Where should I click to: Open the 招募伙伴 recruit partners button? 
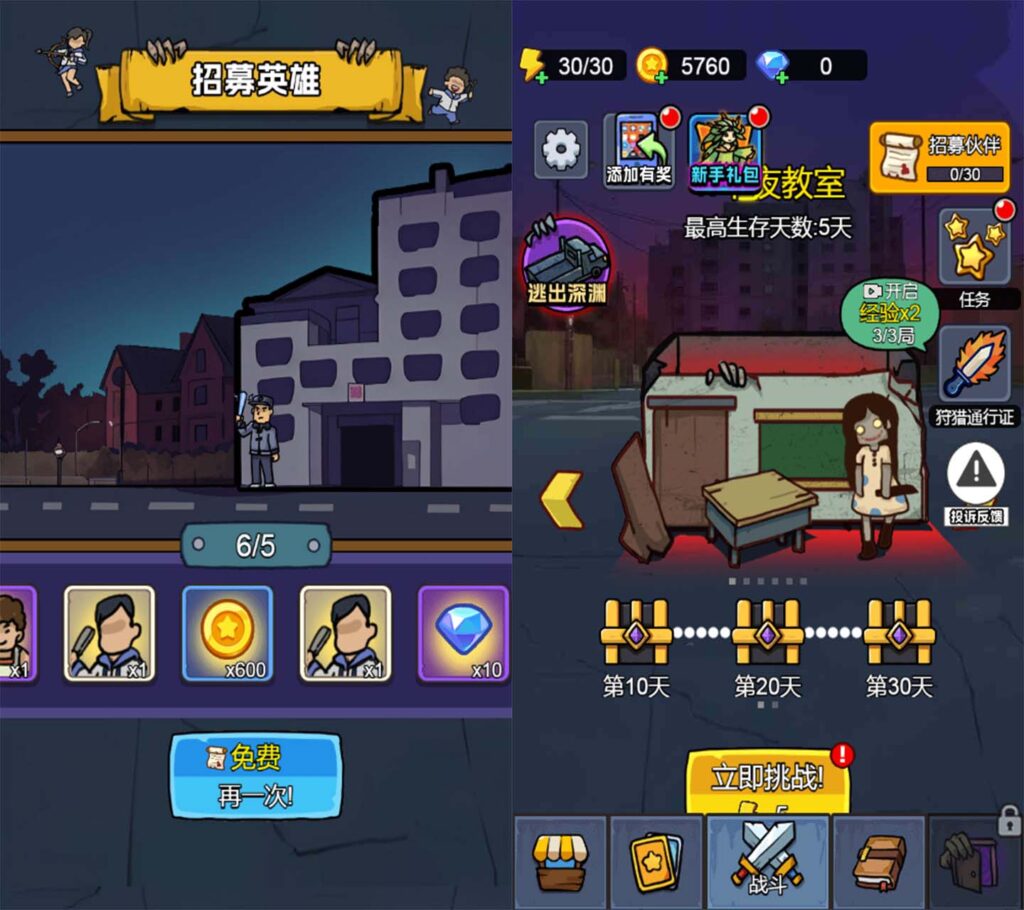[939, 157]
